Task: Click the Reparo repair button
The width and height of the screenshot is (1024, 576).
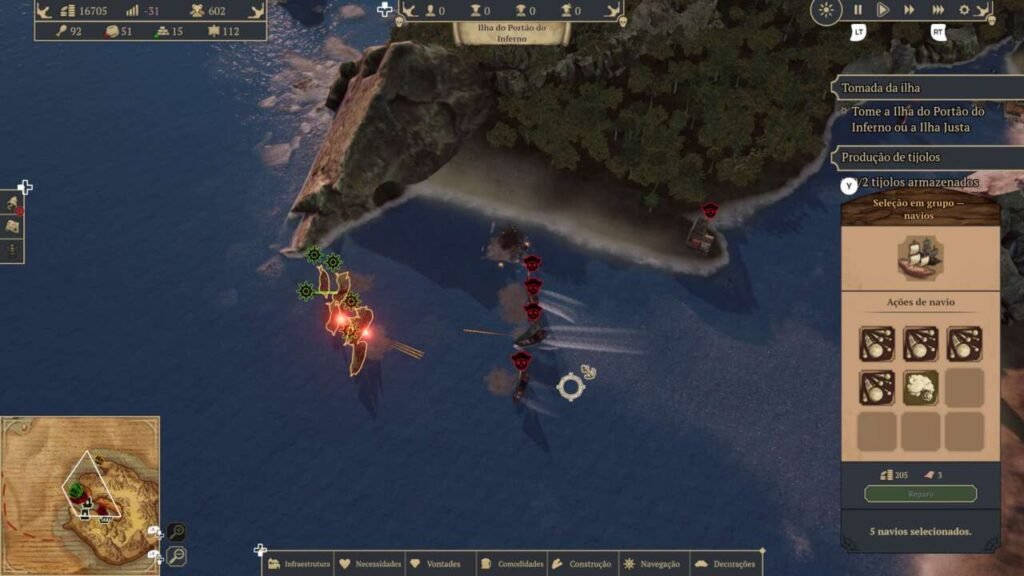Action: (920, 494)
